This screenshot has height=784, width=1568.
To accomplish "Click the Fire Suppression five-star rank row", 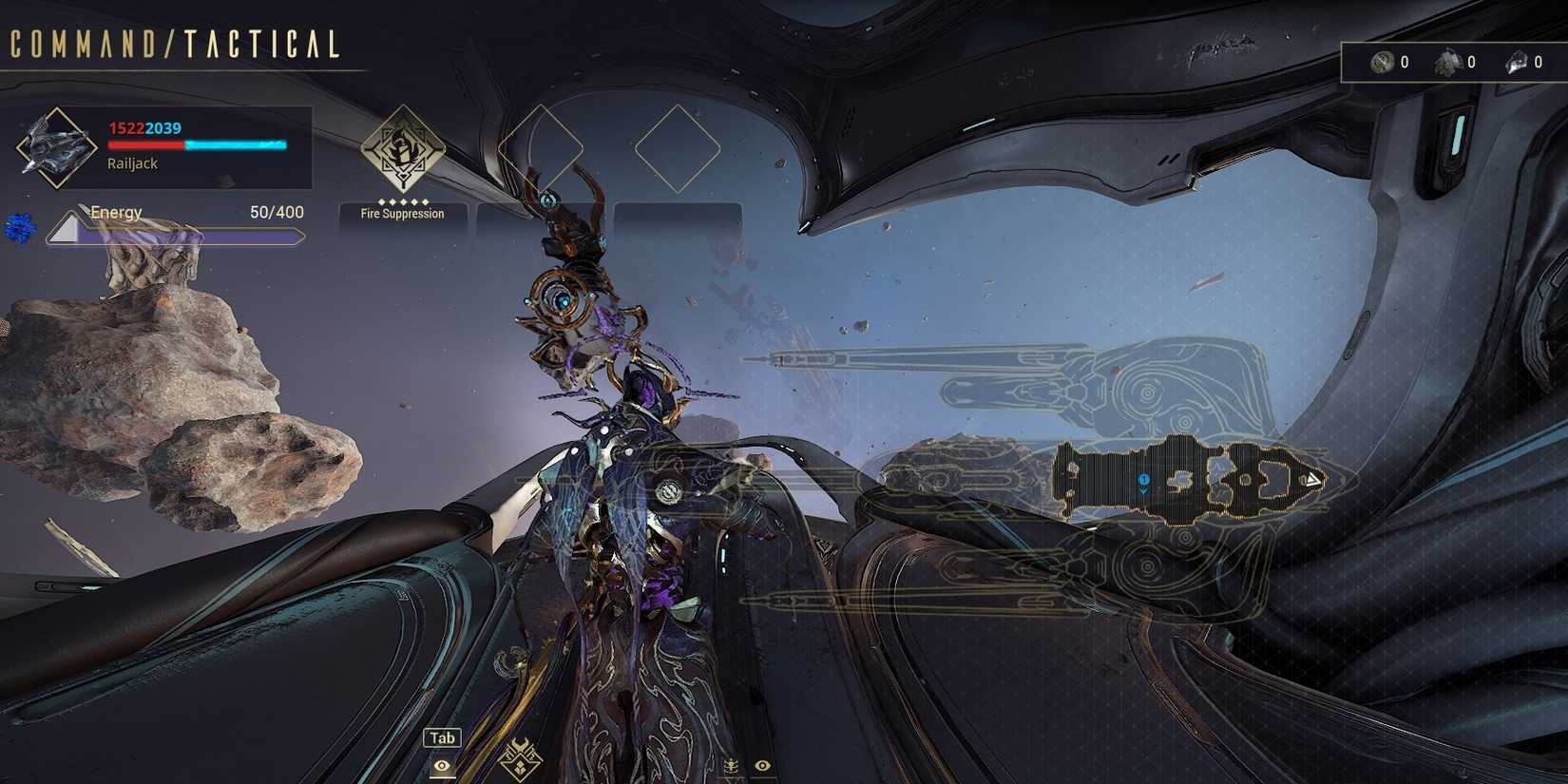I will click(x=401, y=201).
